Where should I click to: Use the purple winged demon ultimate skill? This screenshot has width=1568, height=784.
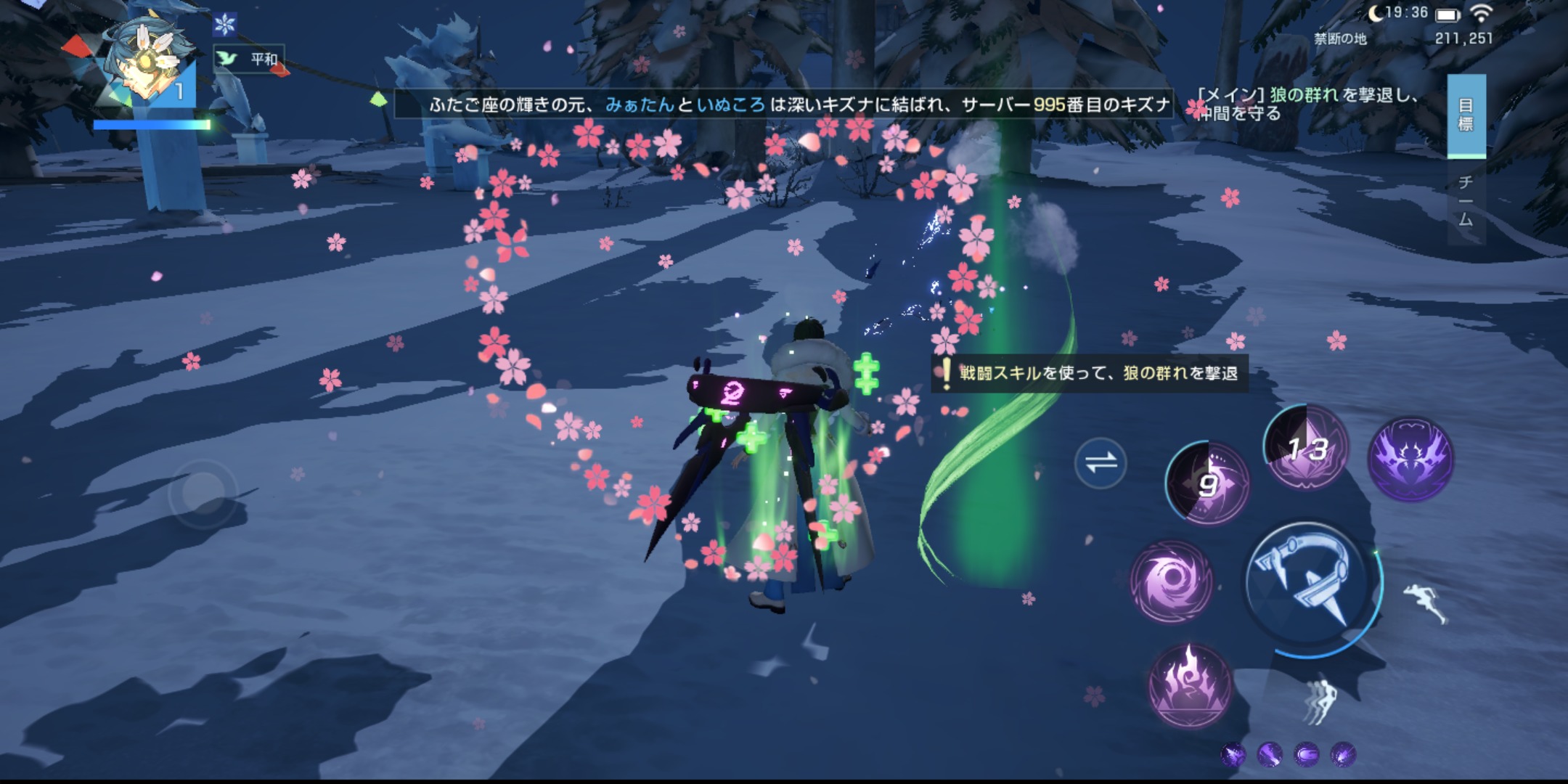[x=1410, y=459]
